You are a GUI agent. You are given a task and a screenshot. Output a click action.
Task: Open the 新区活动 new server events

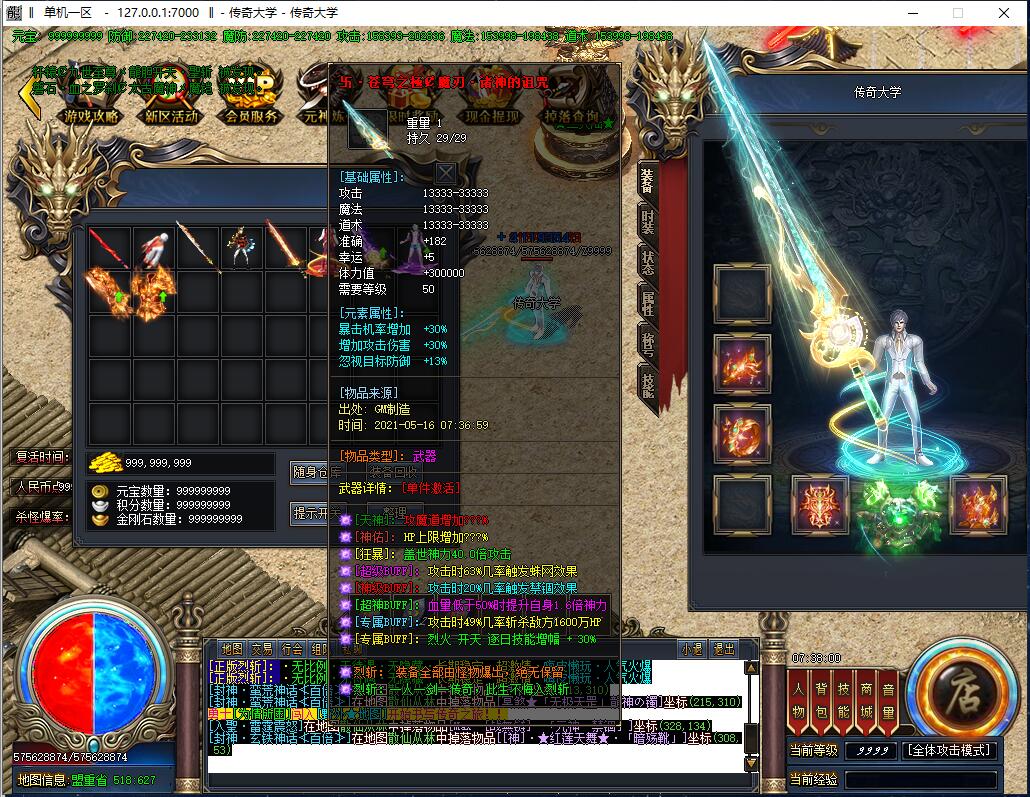172,115
